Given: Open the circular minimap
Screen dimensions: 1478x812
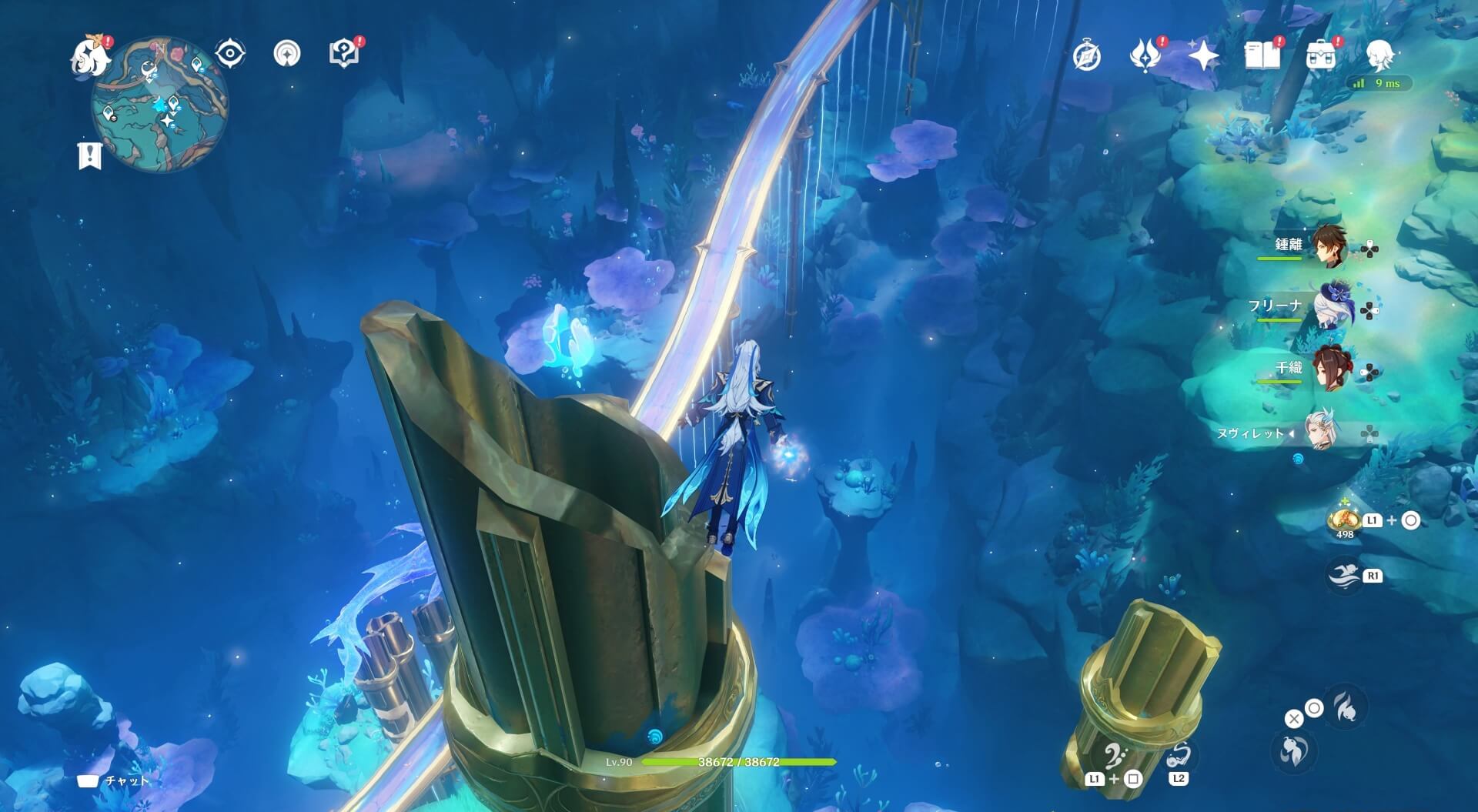Looking at the screenshot, I should (x=160, y=105).
